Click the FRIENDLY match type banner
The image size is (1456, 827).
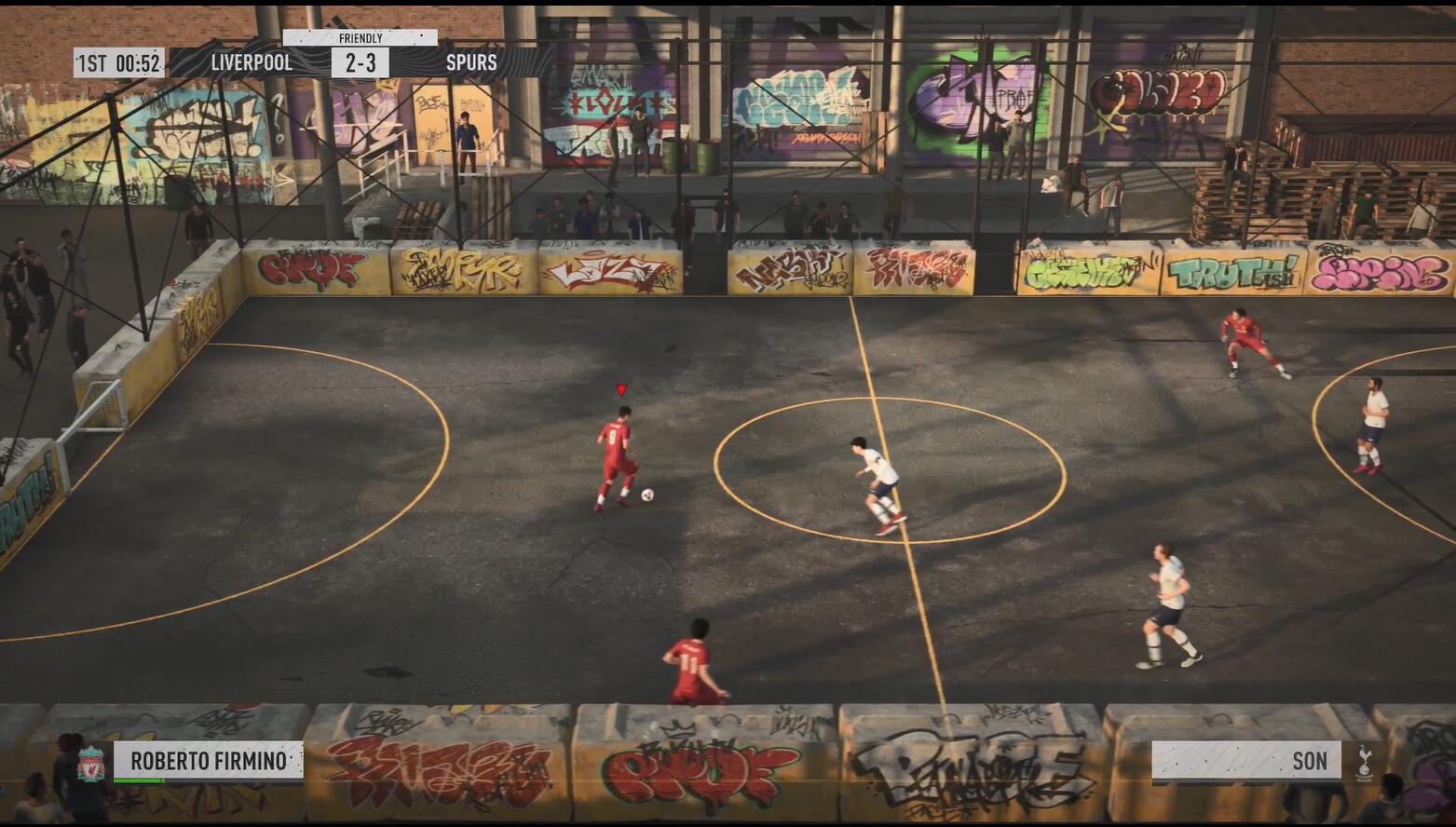tap(361, 40)
